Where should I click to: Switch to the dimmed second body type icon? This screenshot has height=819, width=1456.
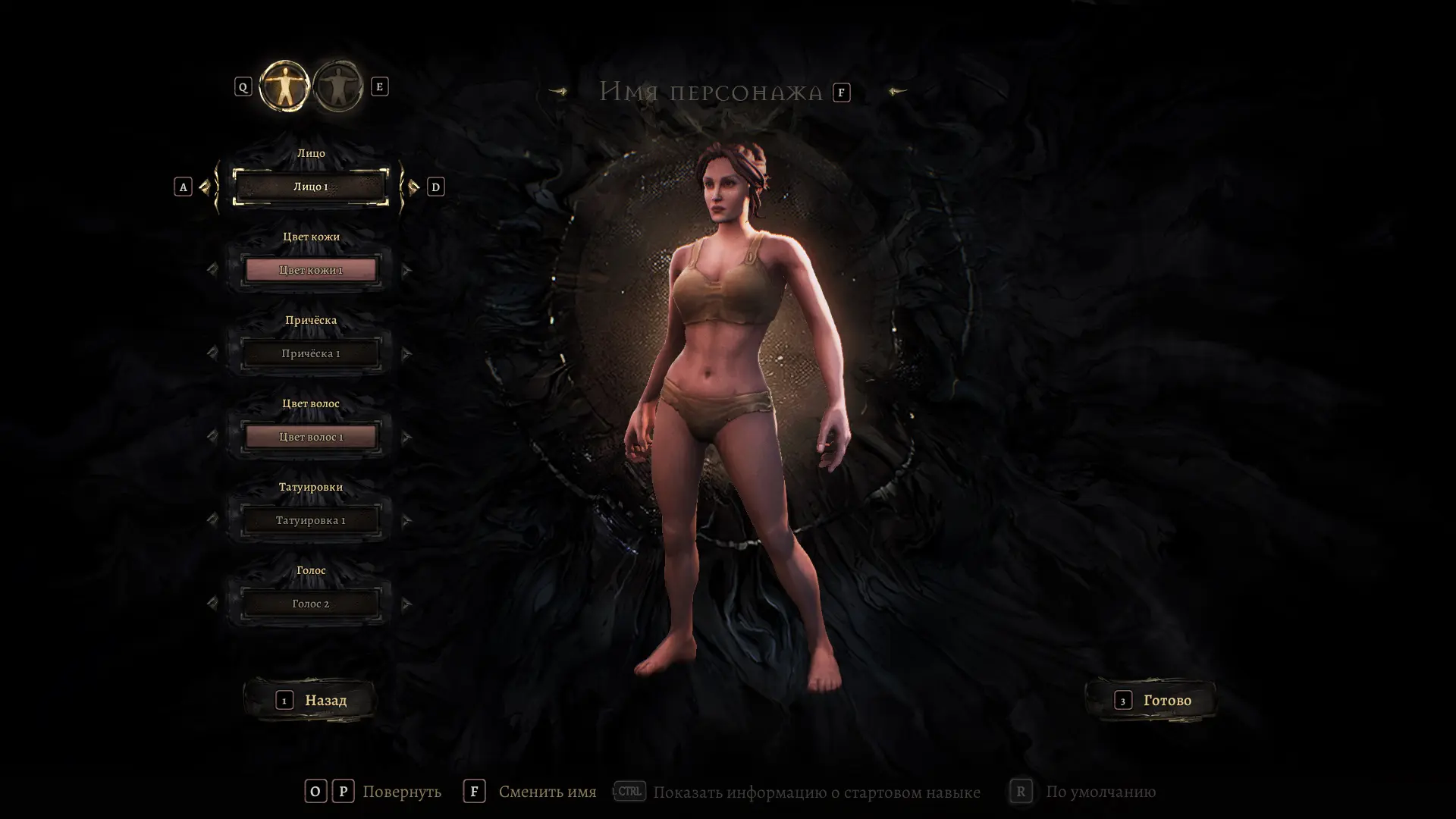coord(338,86)
